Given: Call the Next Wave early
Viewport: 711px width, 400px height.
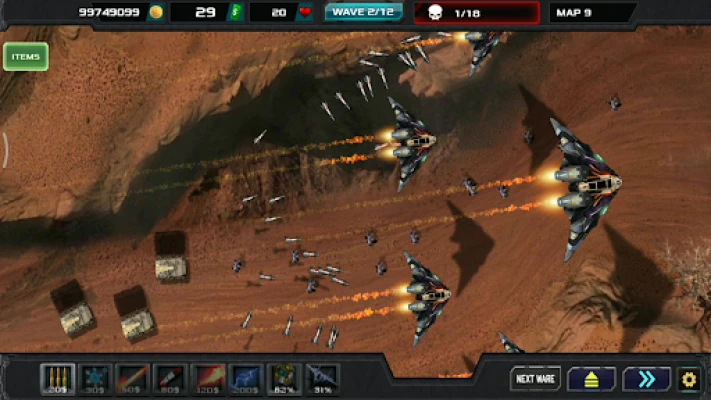Looking at the screenshot, I should (x=536, y=379).
